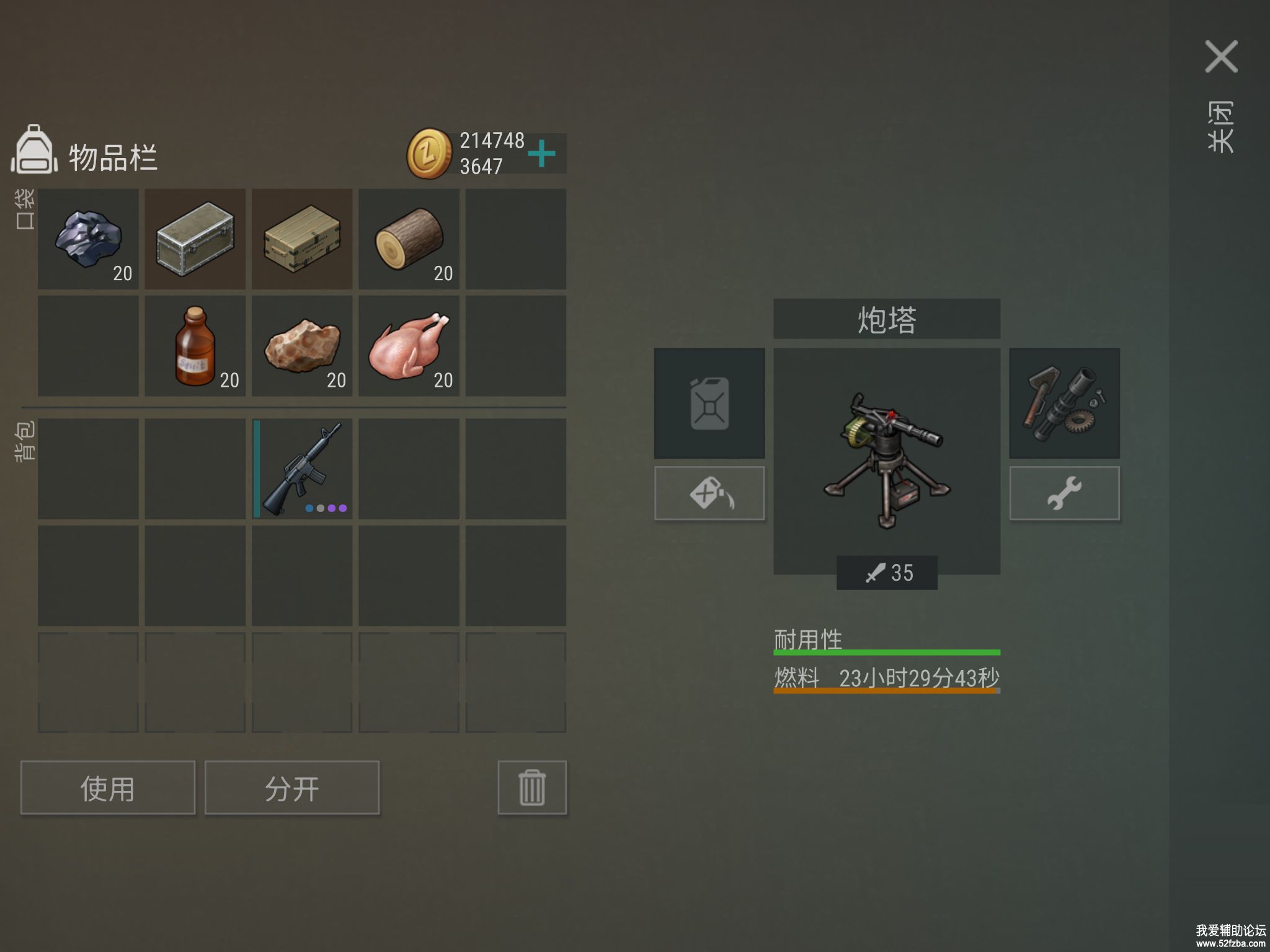Image resolution: width=1270 pixels, height=952 pixels.
Task: Refuel the turret with the pour-fuel button
Action: pyautogui.click(x=709, y=493)
